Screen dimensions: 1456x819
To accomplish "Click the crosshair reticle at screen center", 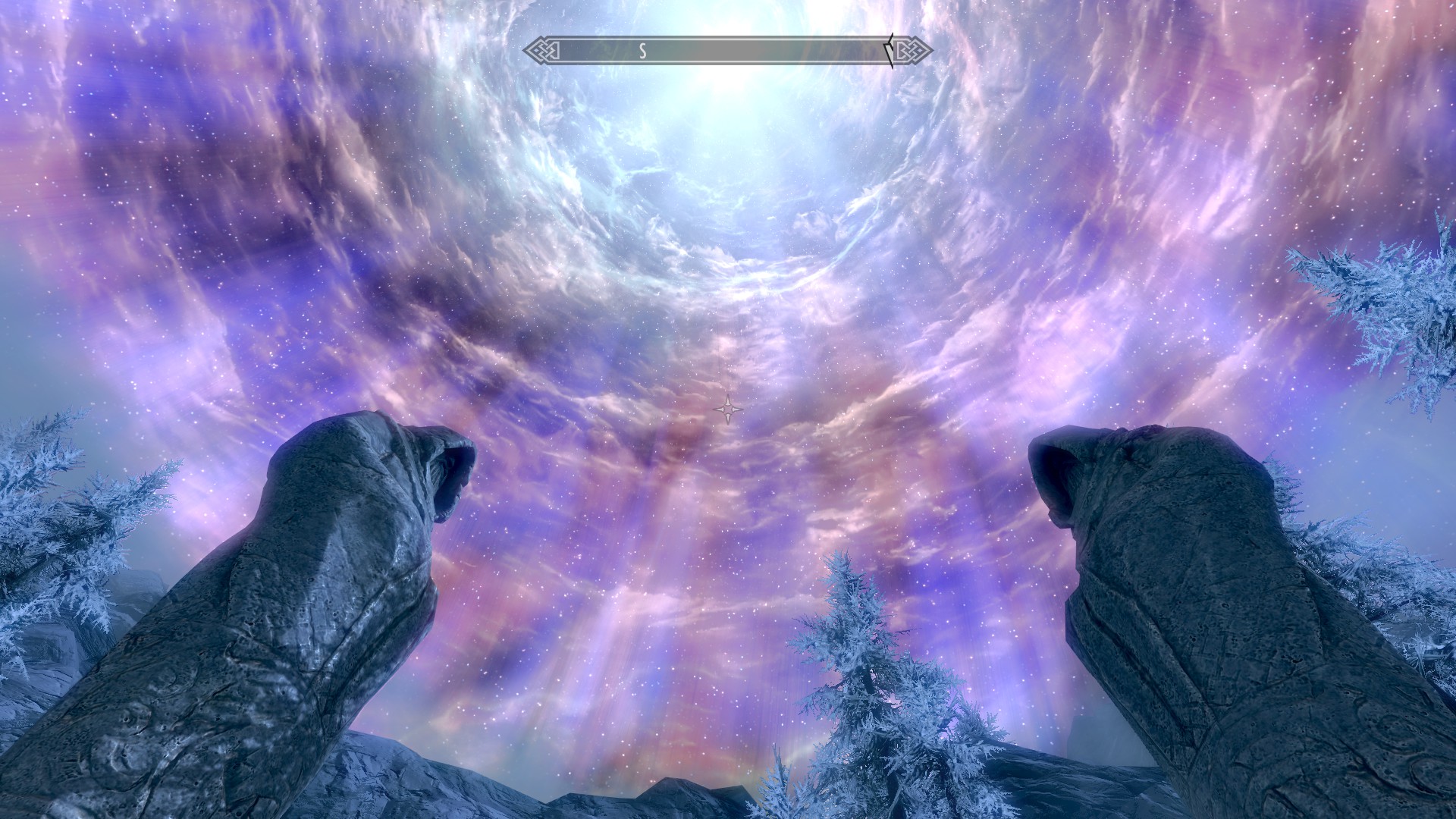I will tap(727, 409).
